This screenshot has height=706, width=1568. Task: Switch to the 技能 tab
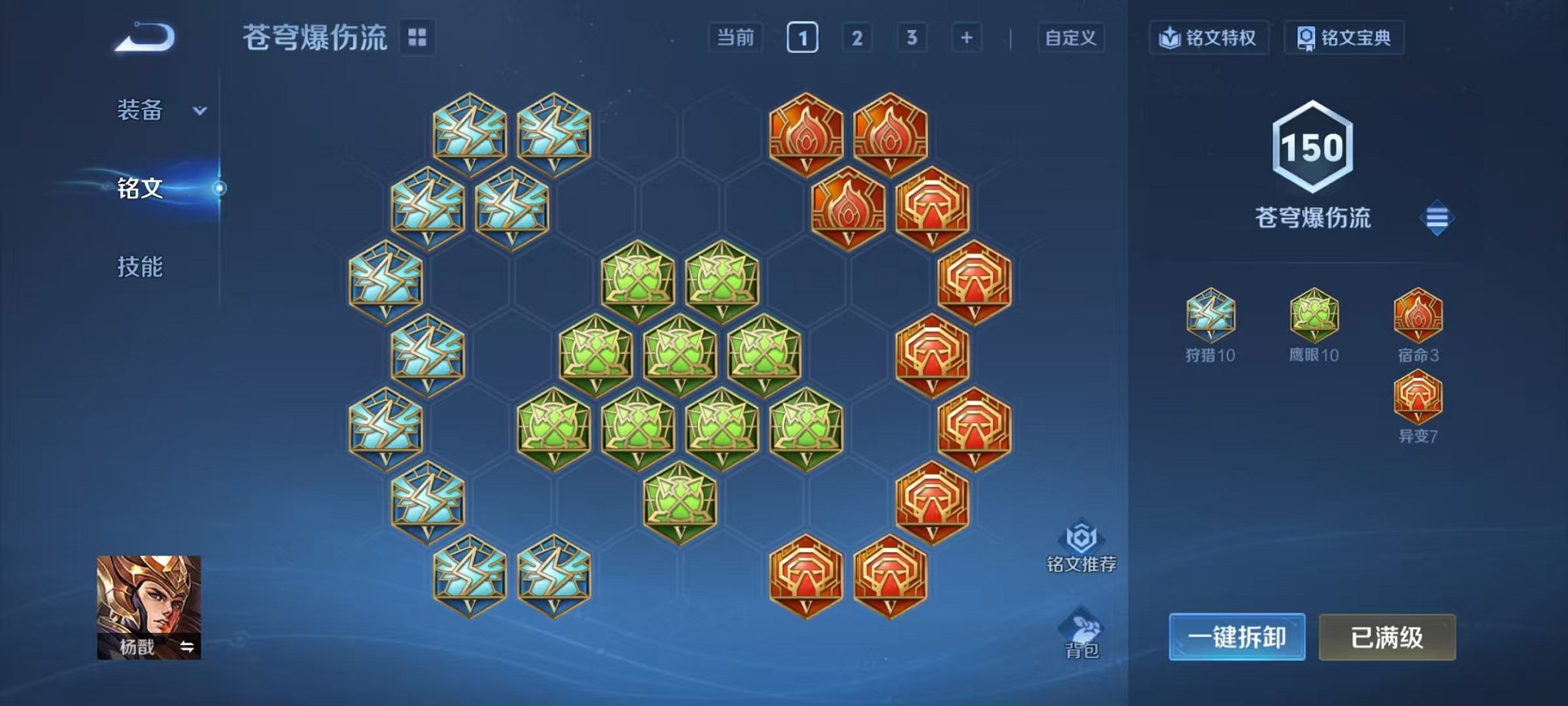pos(141,267)
